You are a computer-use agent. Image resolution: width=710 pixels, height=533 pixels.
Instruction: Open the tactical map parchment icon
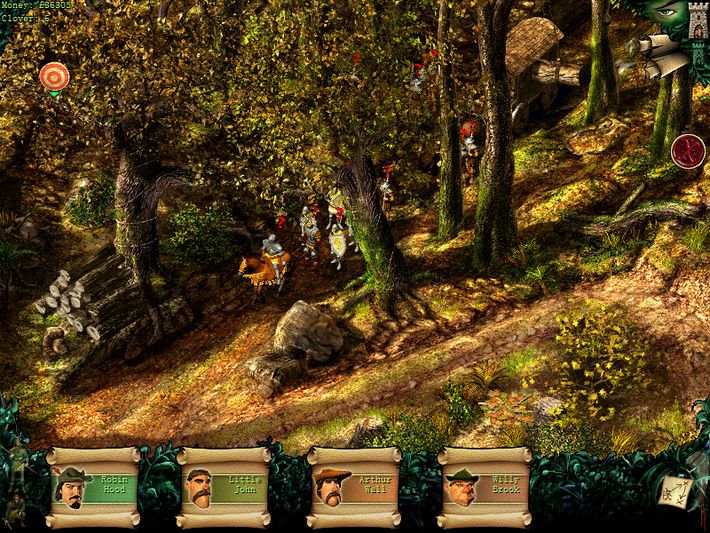[674, 490]
